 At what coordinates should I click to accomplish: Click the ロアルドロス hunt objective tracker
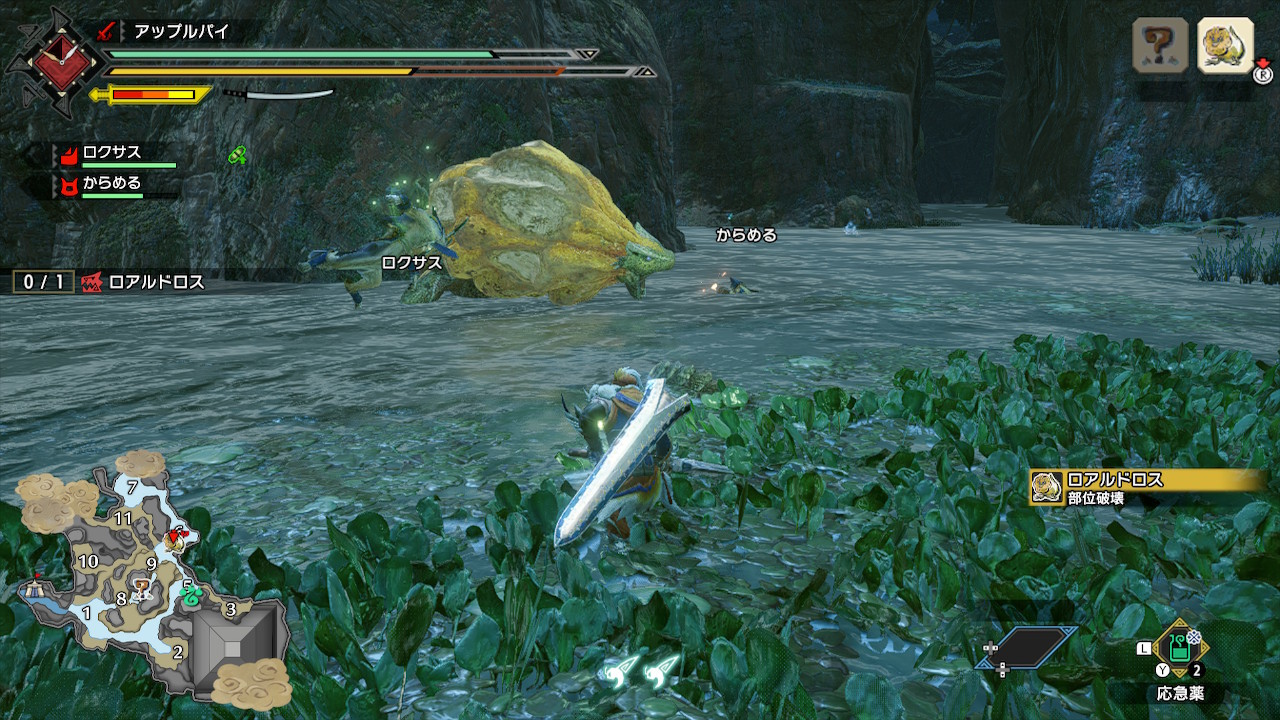(110, 283)
